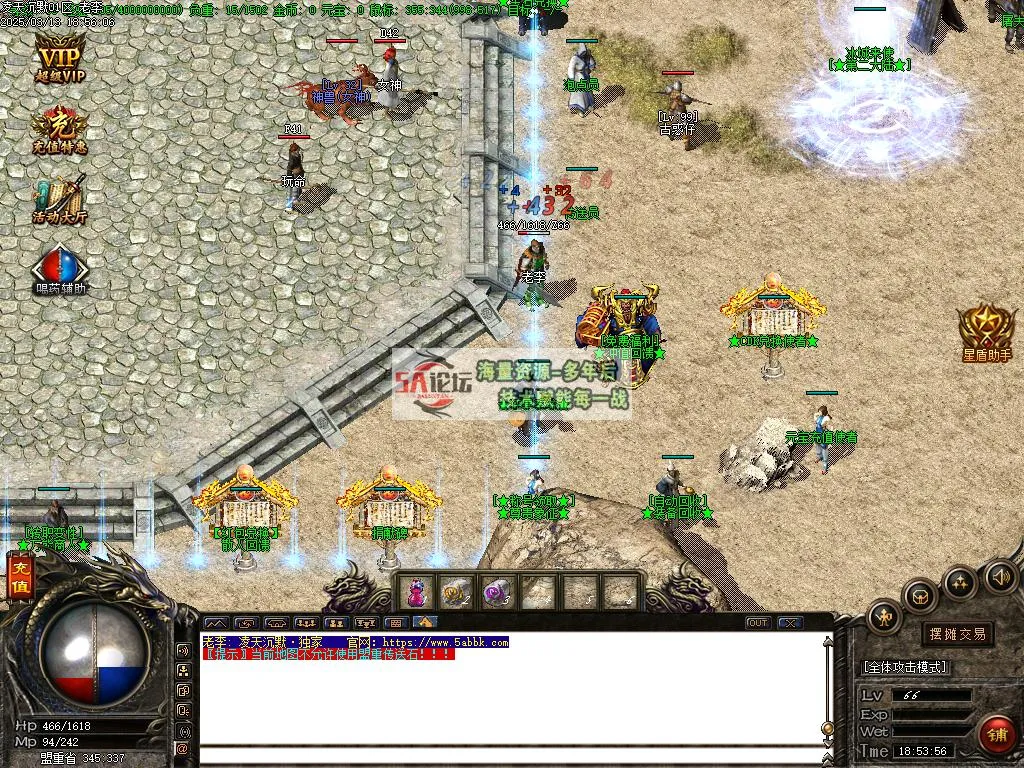Change the 全体攻击模式 attack mode
Image resolution: width=1024 pixels, height=768 pixels.
[905, 667]
